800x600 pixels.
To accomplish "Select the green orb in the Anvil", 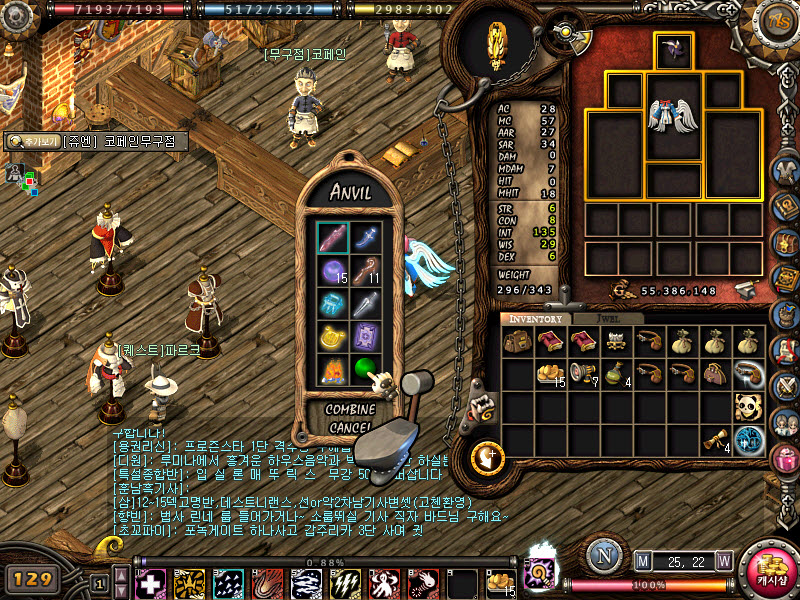I will pos(366,369).
